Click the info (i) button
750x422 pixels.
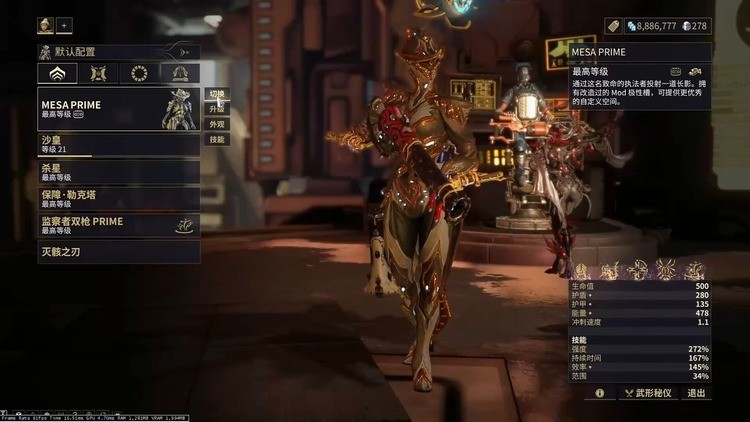[600, 393]
